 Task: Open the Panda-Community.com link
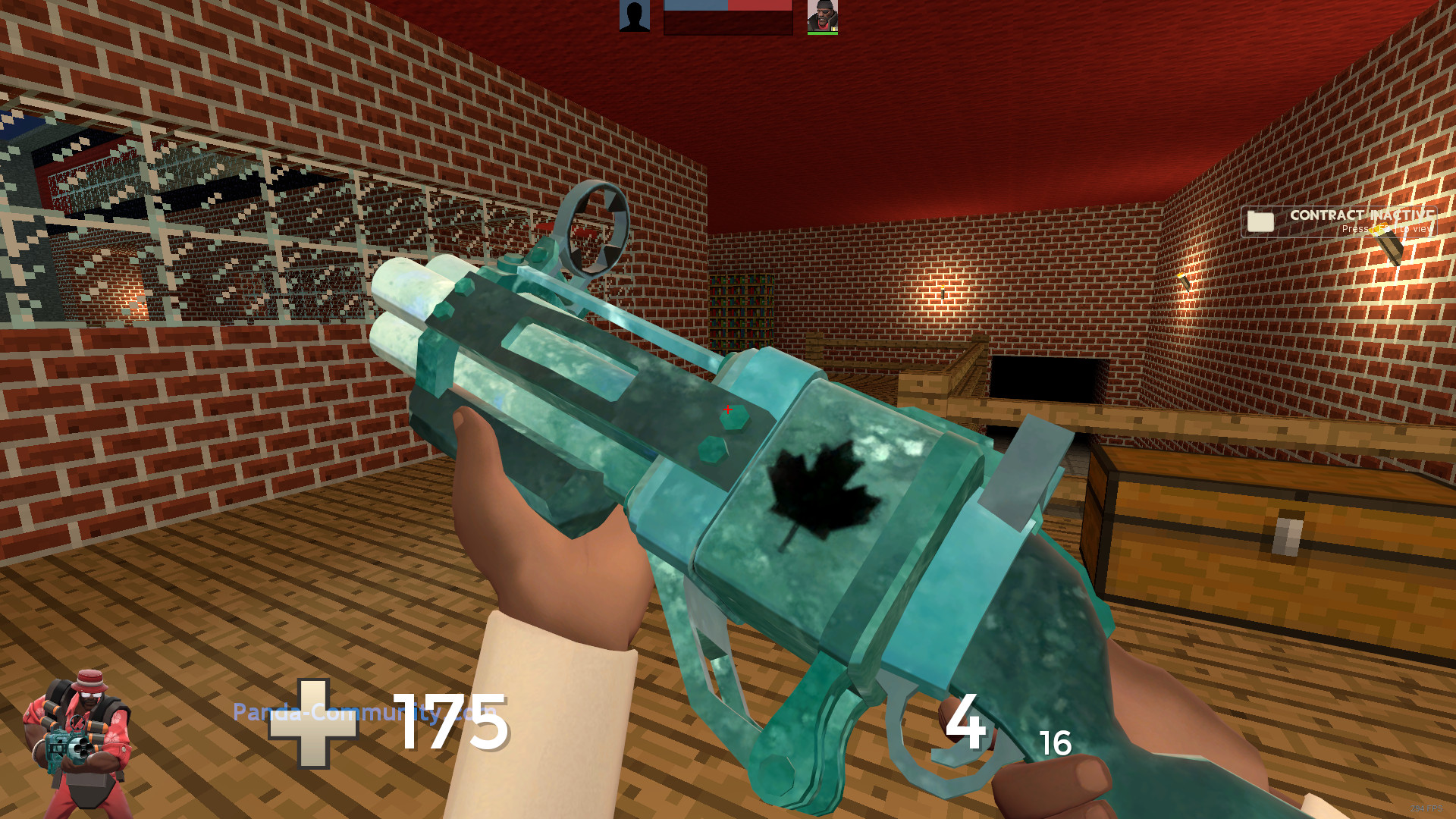tap(366, 711)
